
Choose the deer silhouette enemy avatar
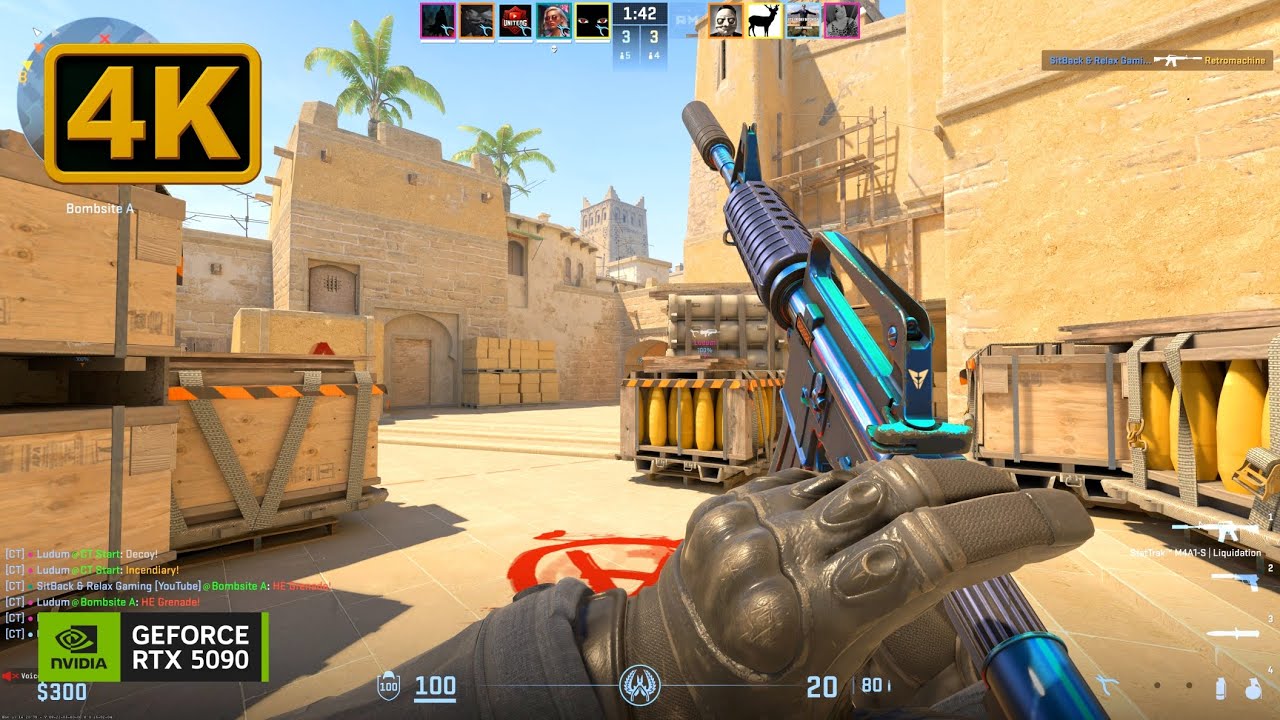(765, 21)
